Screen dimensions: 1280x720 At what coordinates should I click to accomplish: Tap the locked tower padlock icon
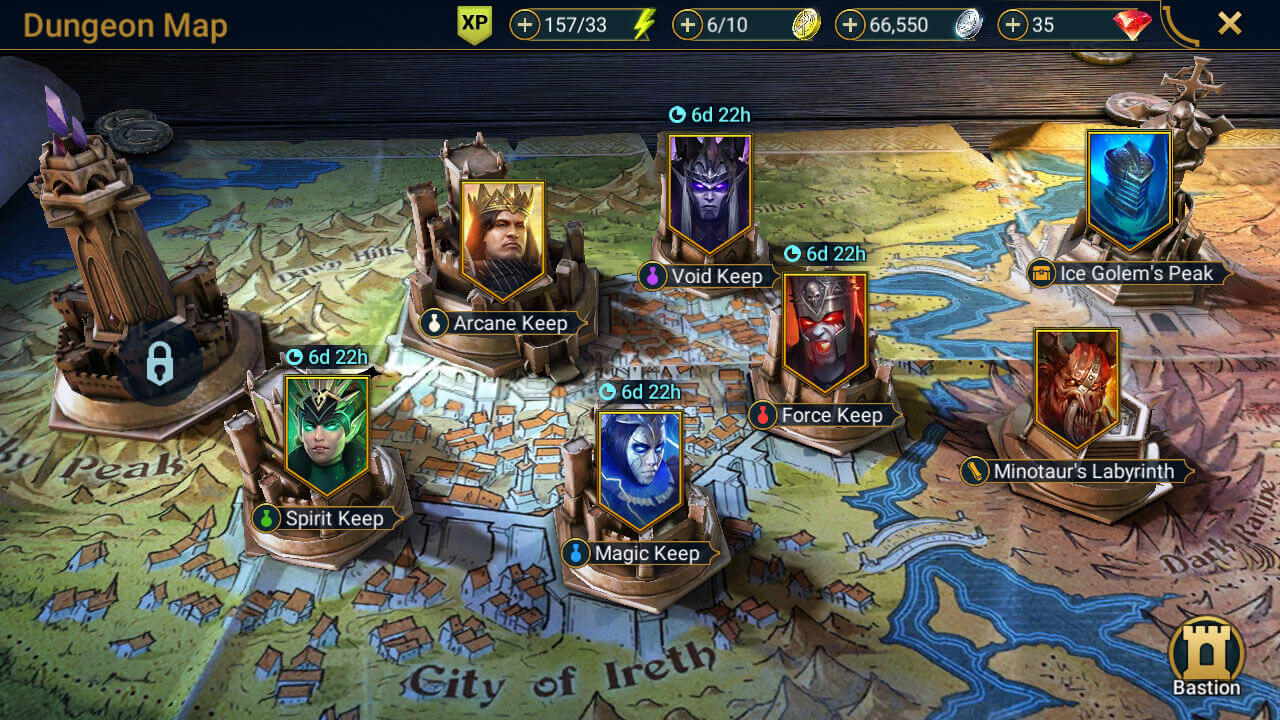point(160,364)
